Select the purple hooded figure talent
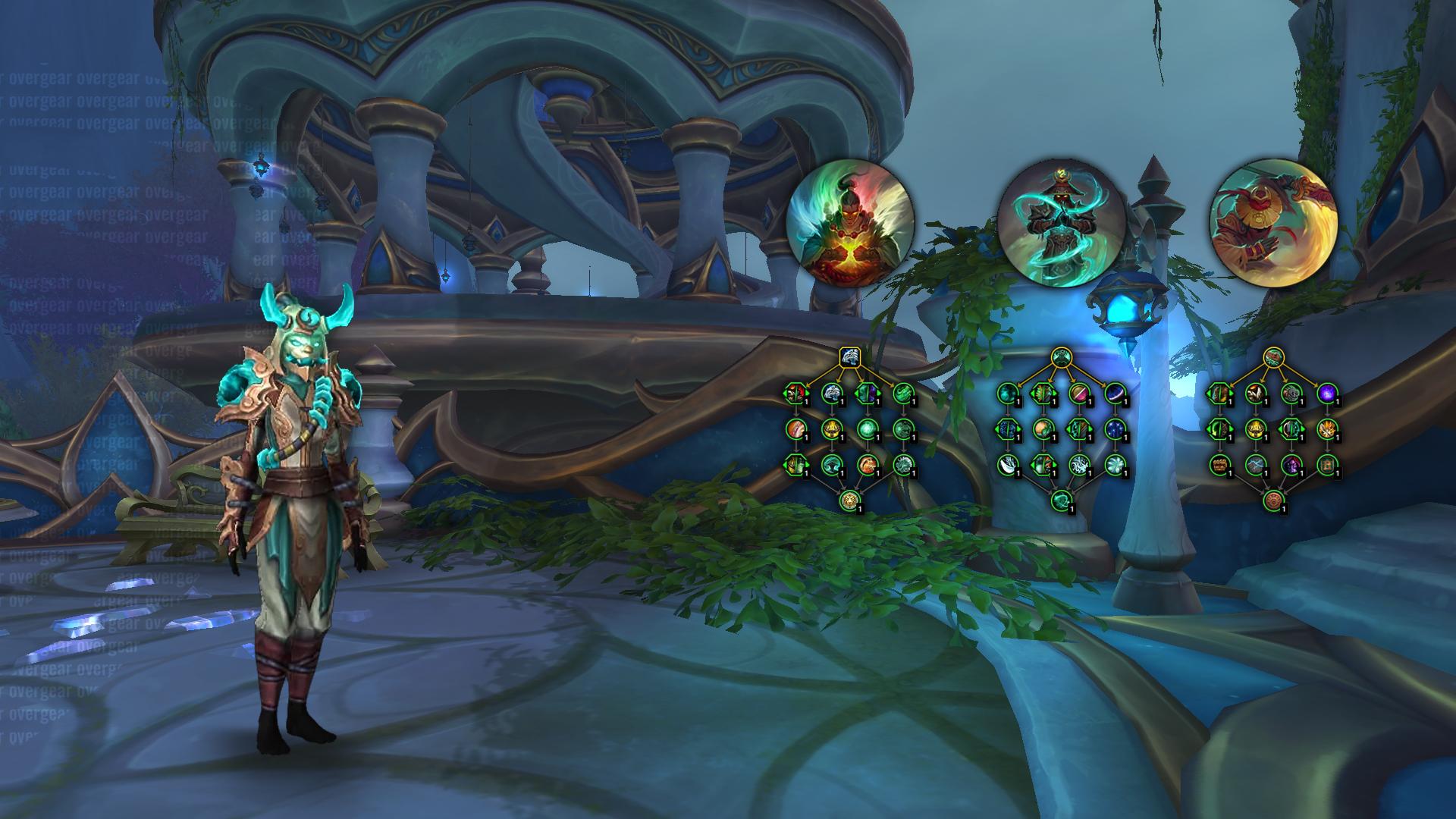1456x819 pixels. click(x=1290, y=464)
